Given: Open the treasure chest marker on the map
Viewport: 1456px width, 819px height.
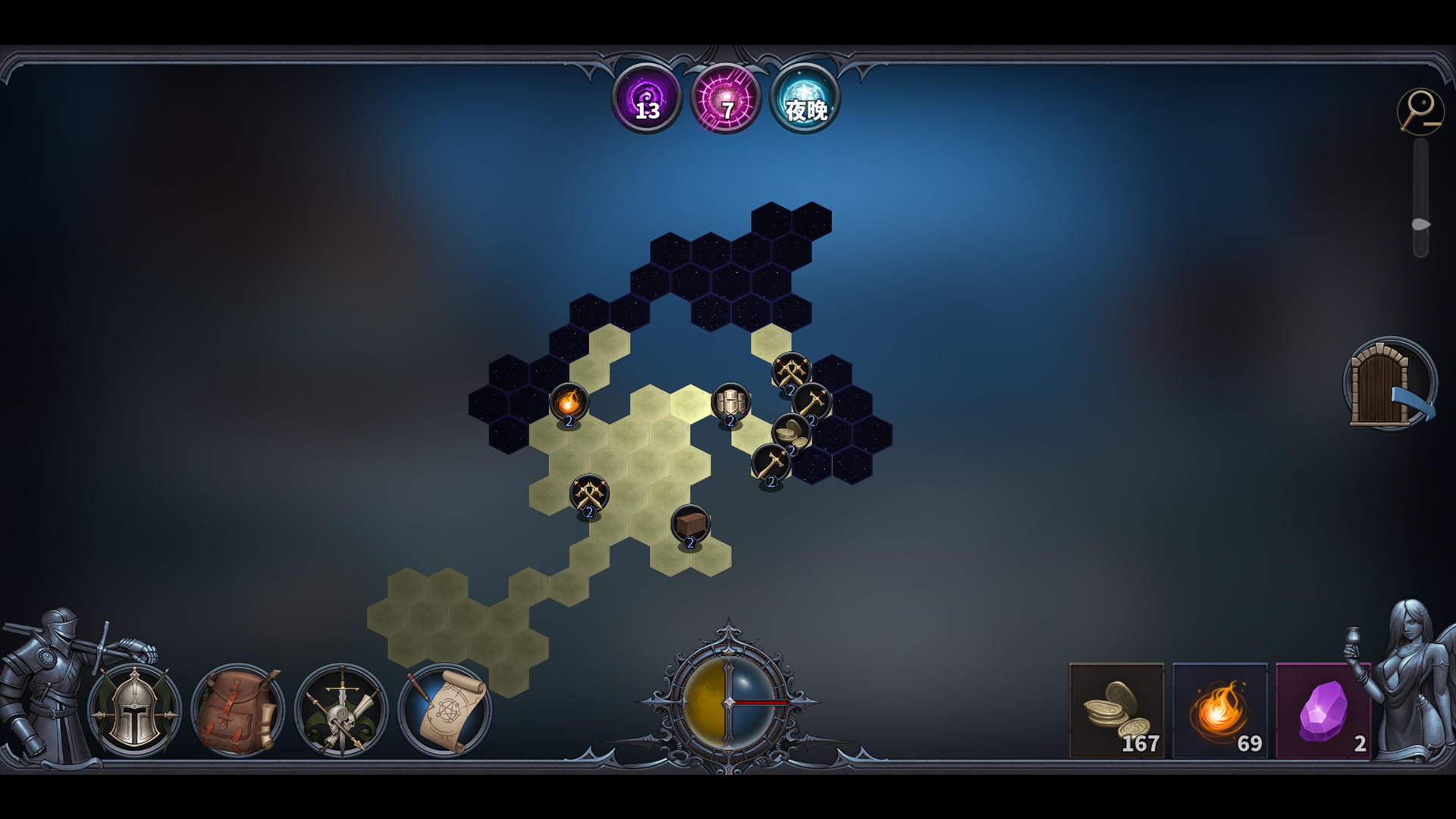Looking at the screenshot, I should (x=691, y=525).
